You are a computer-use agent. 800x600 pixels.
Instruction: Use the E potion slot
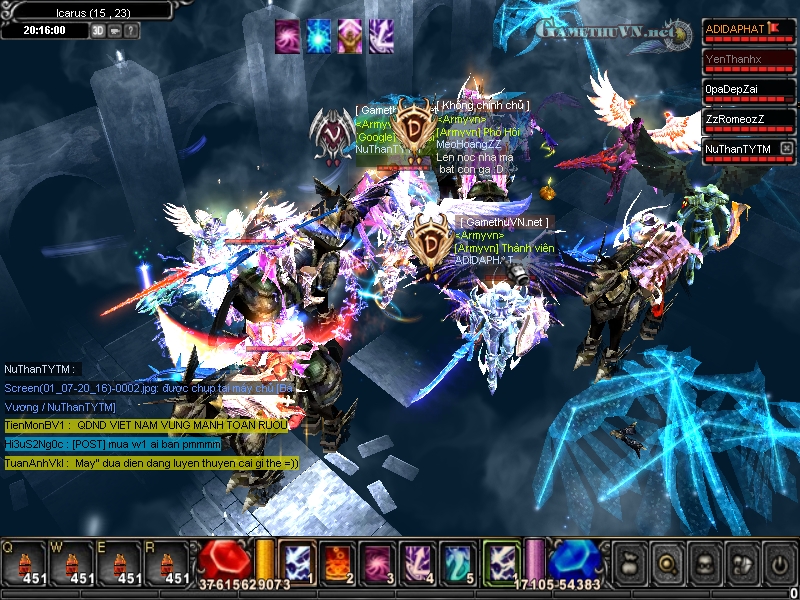pyautogui.click(x=120, y=564)
